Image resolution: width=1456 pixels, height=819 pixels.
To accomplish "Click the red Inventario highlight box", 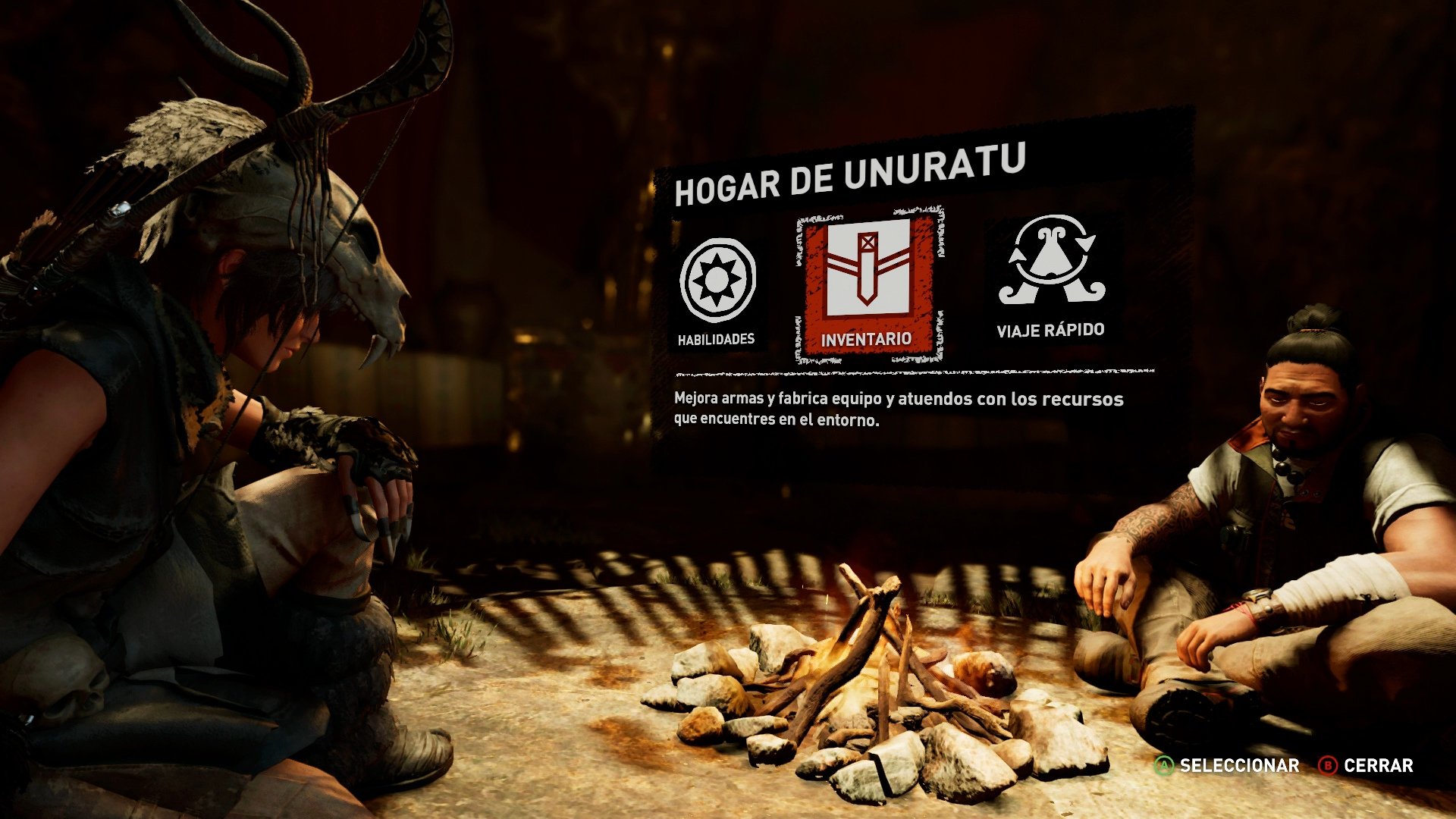I will [x=869, y=287].
